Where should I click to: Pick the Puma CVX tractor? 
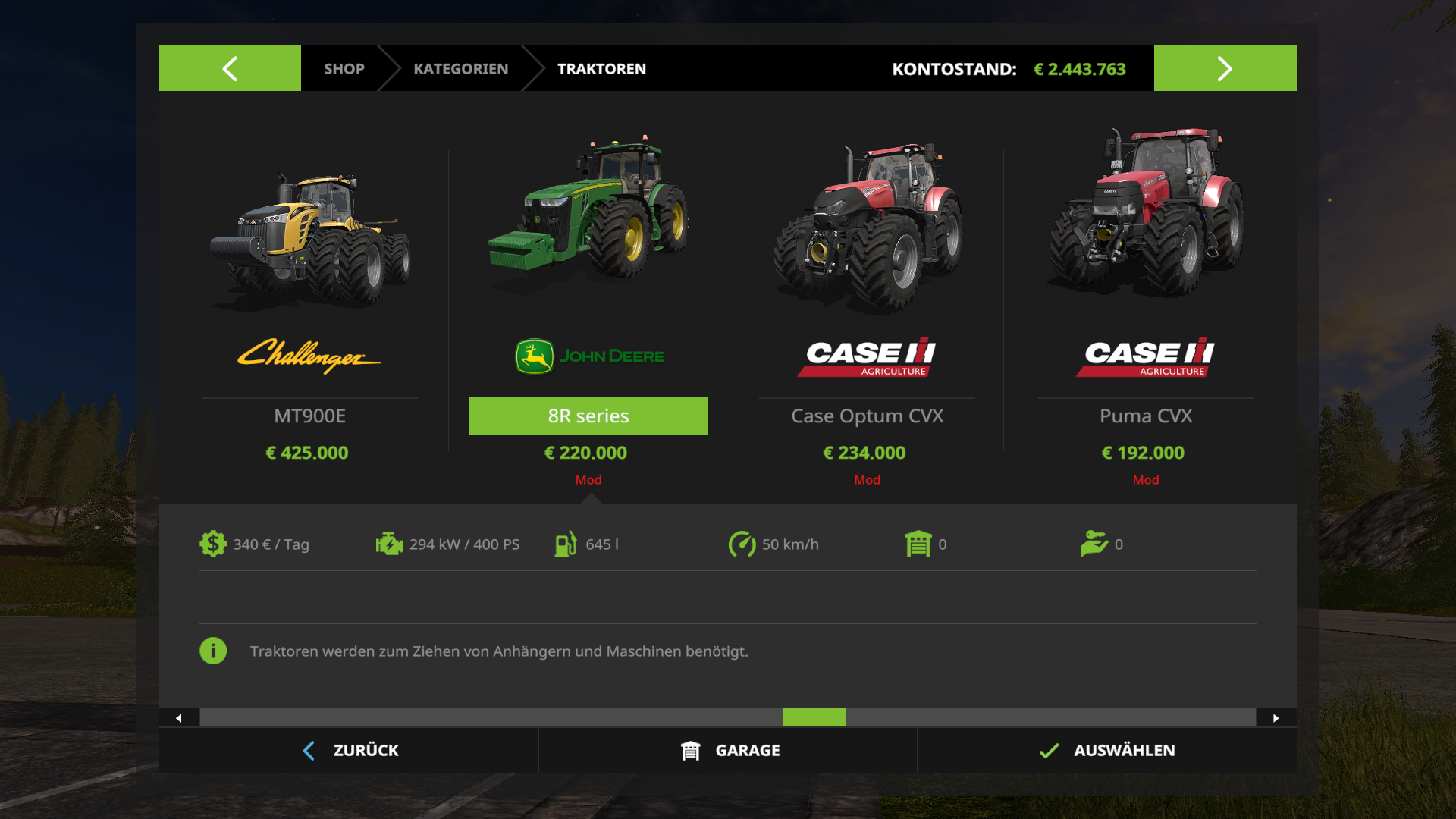tap(1145, 303)
